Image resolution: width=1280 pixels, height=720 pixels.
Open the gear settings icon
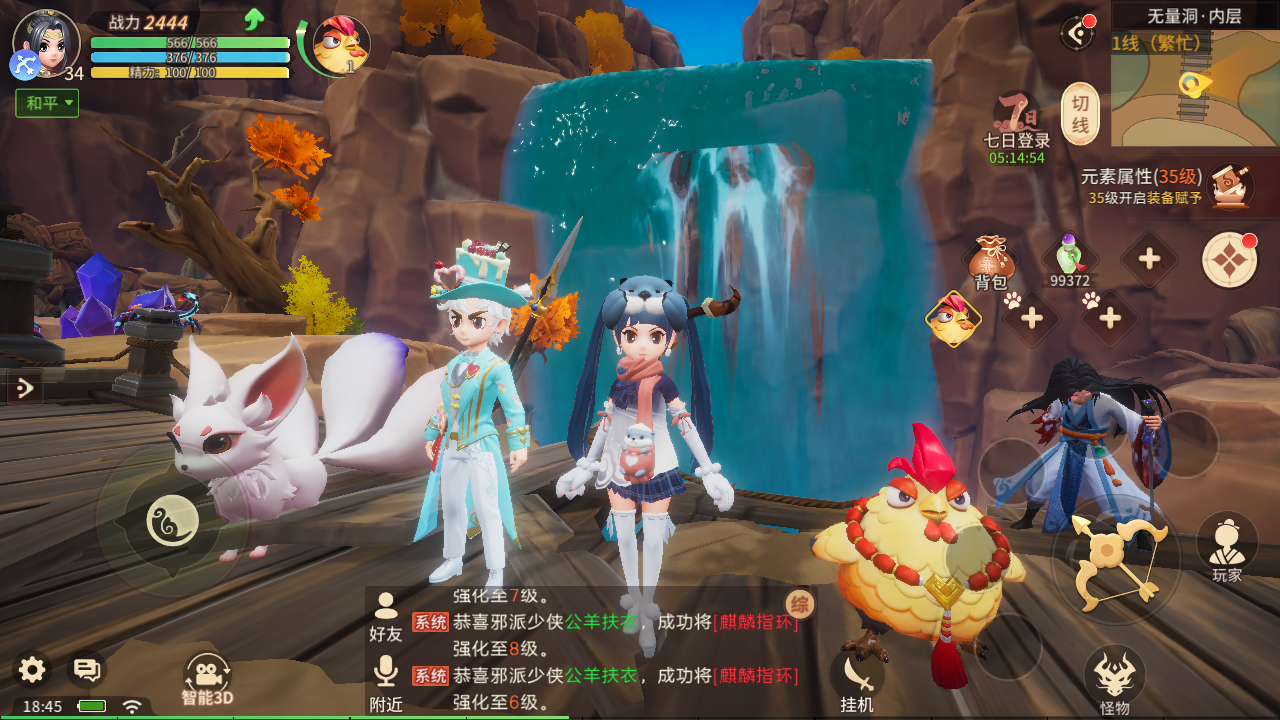tap(32, 670)
